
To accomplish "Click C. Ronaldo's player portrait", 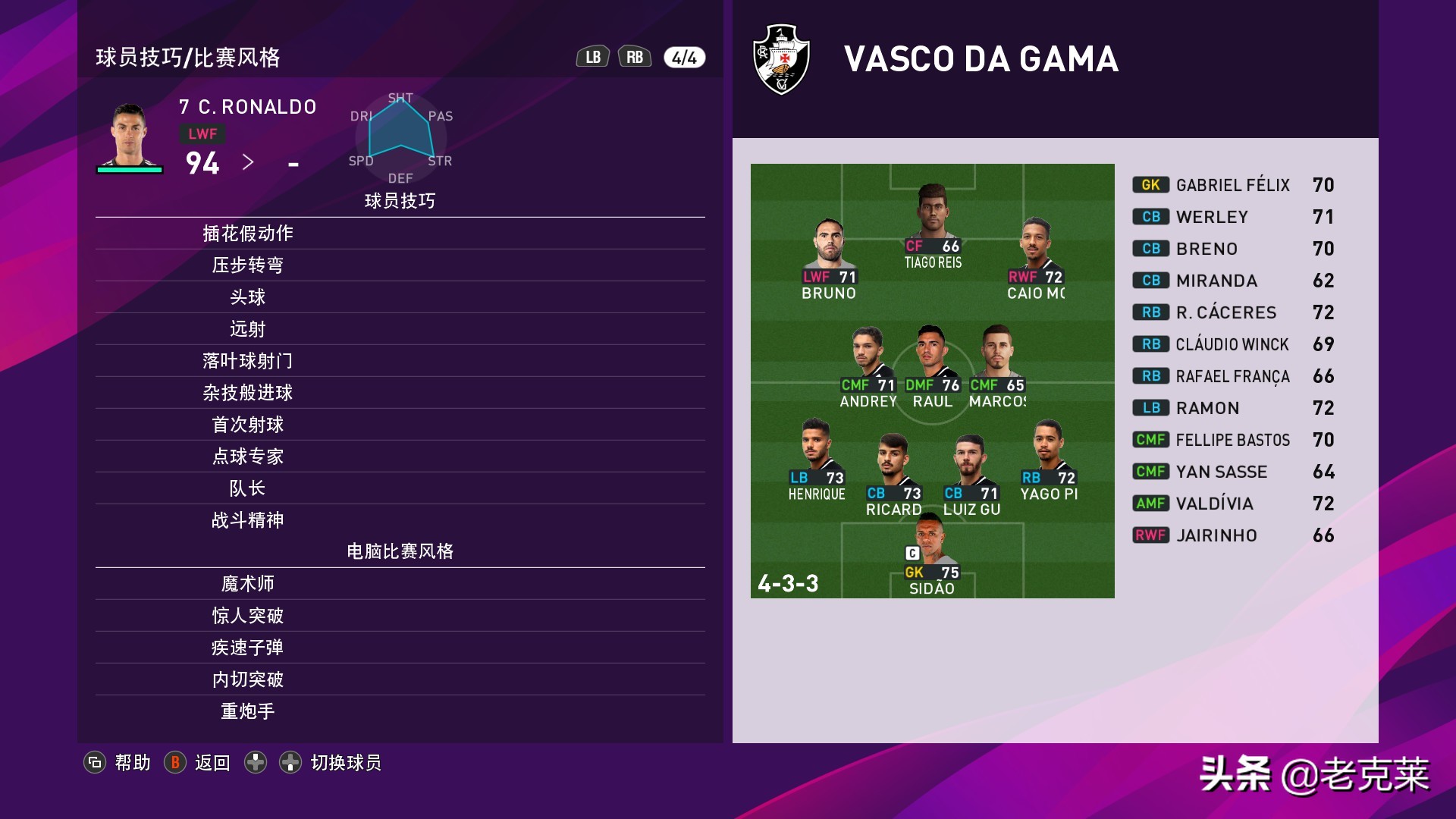I will [130, 136].
